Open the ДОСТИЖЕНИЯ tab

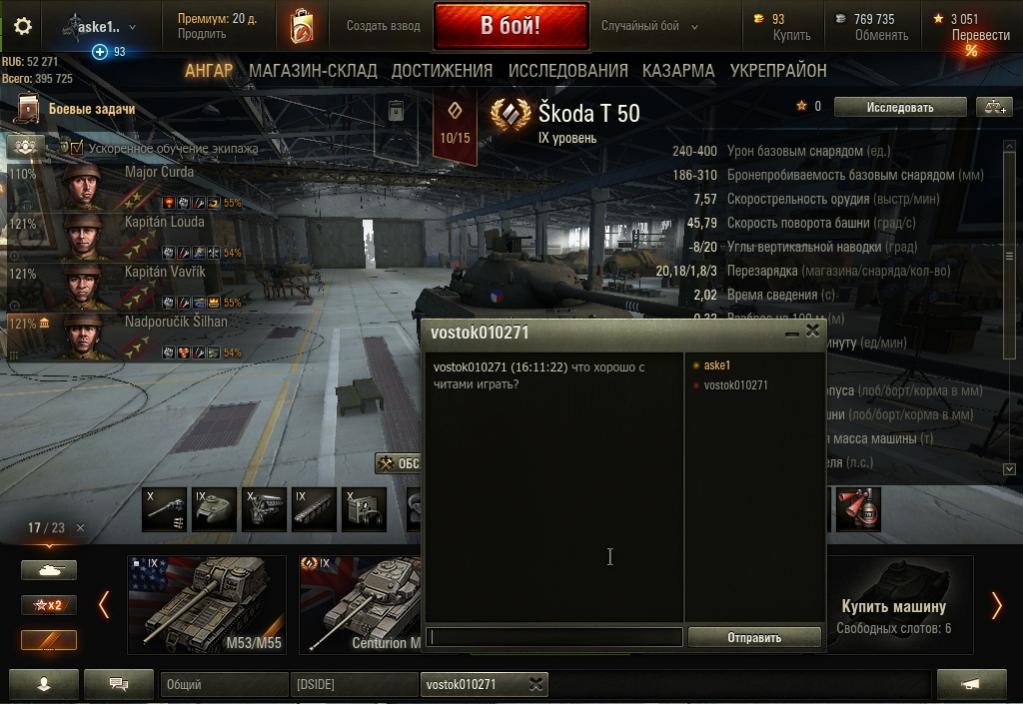coord(442,70)
